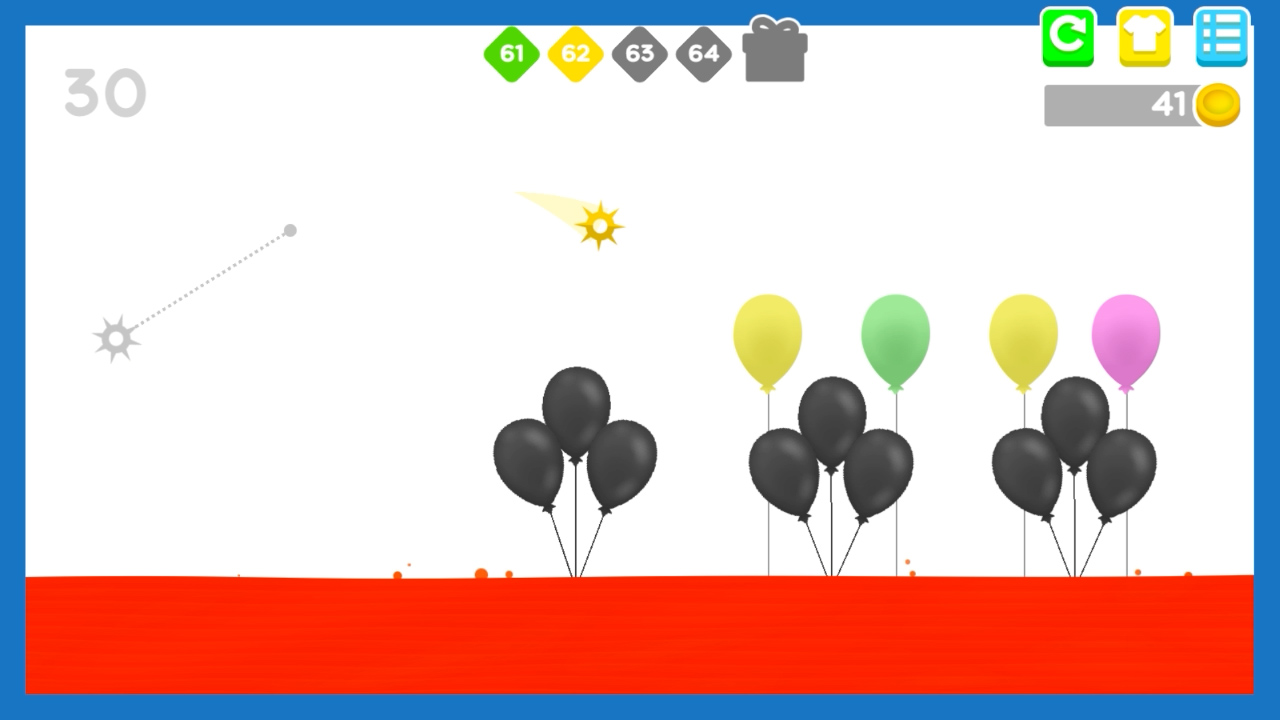1280x720 pixels.
Task: Click the coin counter progress bar
Action: (x=1110, y=104)
